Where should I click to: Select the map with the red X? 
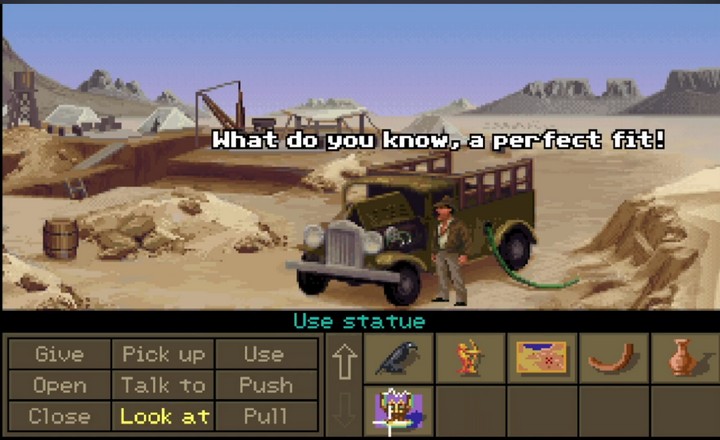click(541, 358)
